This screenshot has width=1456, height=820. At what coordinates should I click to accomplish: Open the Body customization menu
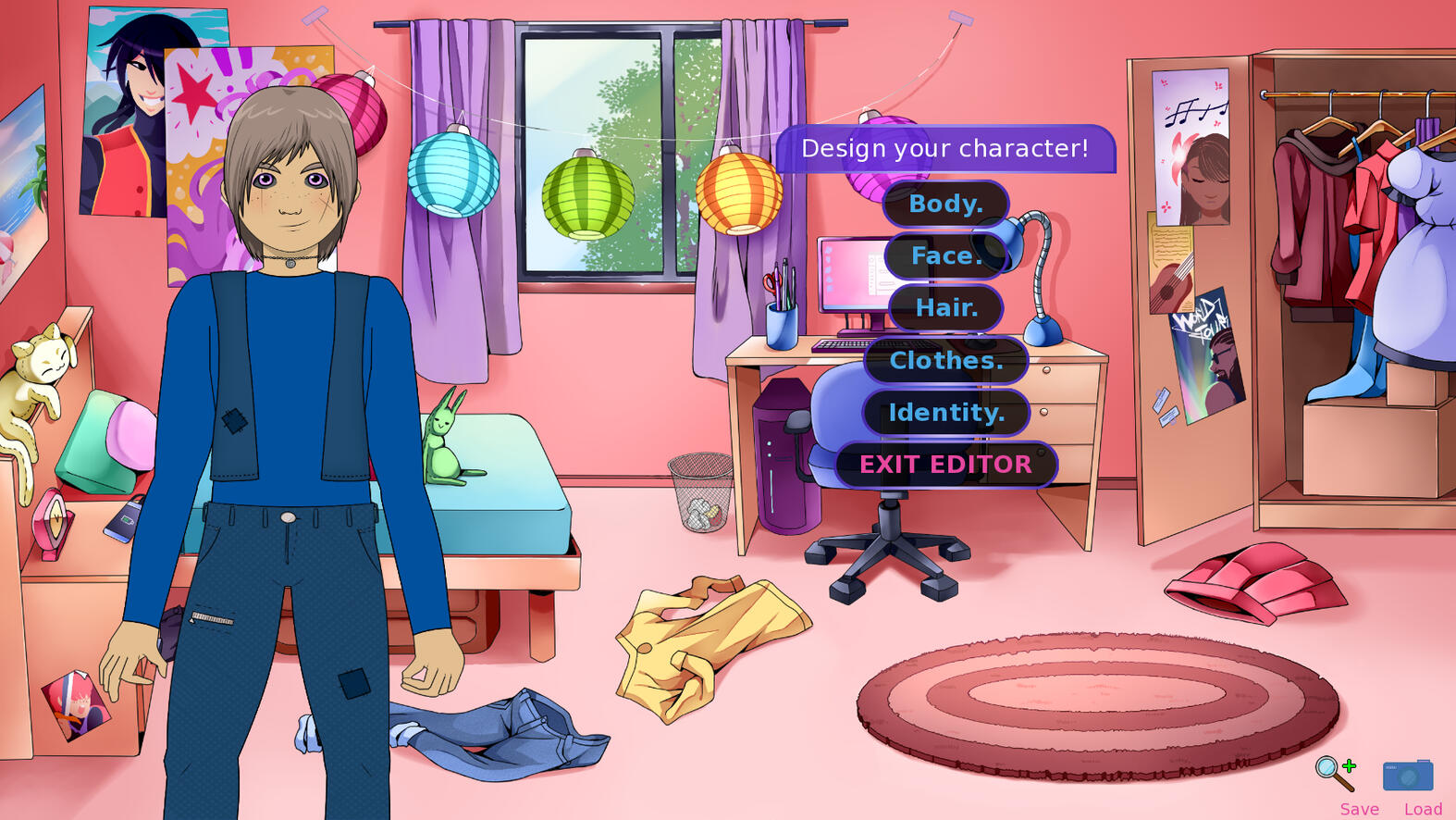pyautogui.click(x=945, y=204)
